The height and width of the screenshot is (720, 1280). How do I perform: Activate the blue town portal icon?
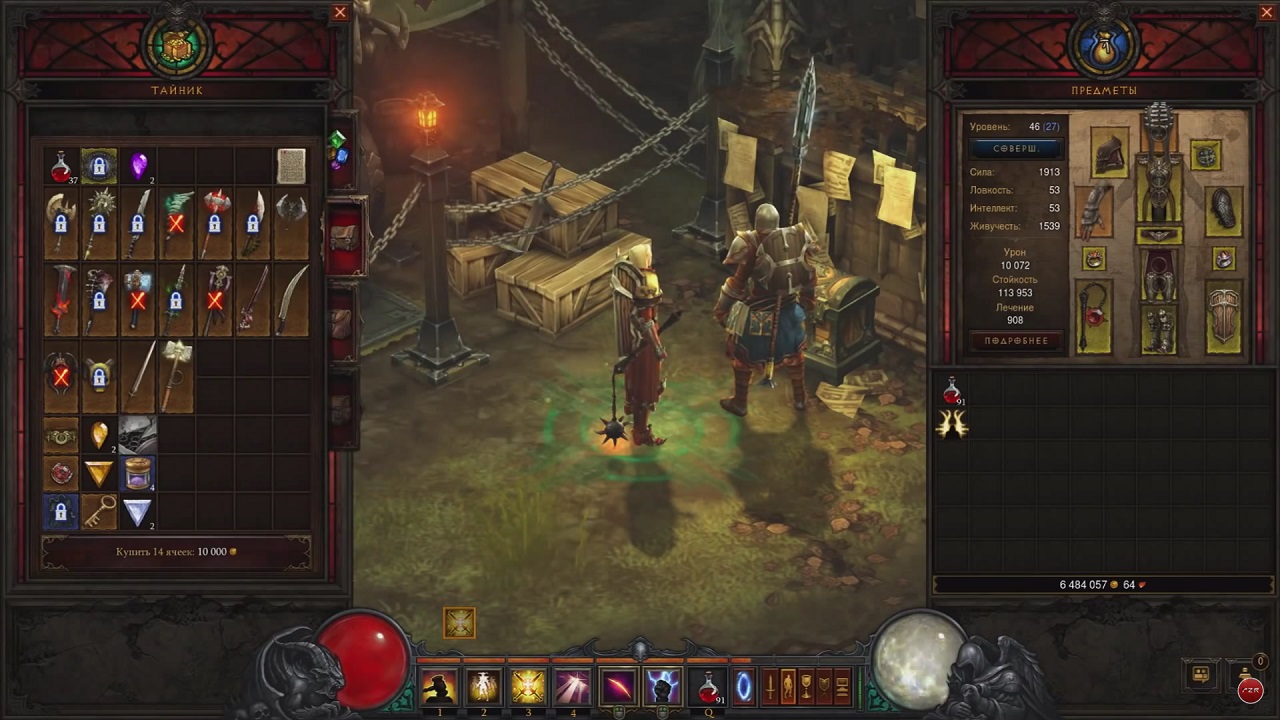pyautogui.click(x=745, y=687)
